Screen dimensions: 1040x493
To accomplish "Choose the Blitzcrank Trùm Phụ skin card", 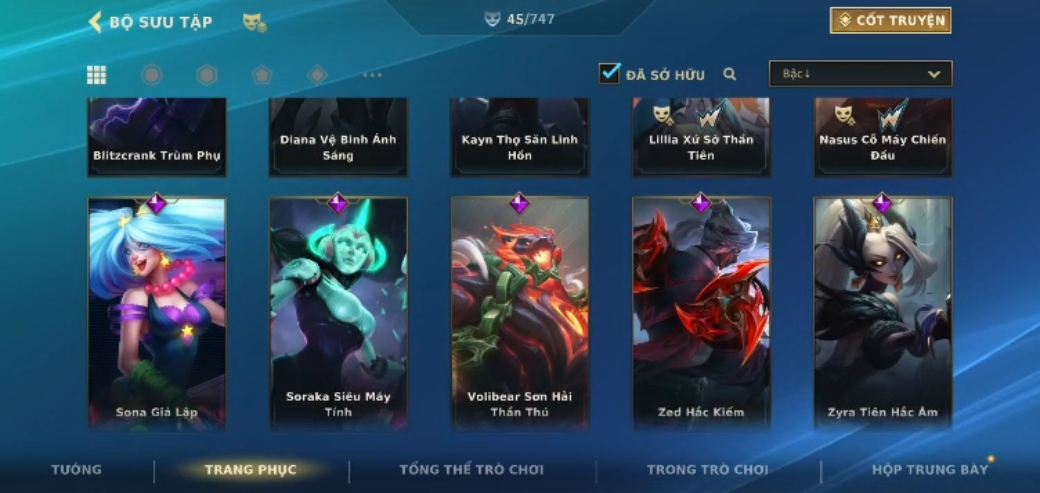I will pos(157,137).
